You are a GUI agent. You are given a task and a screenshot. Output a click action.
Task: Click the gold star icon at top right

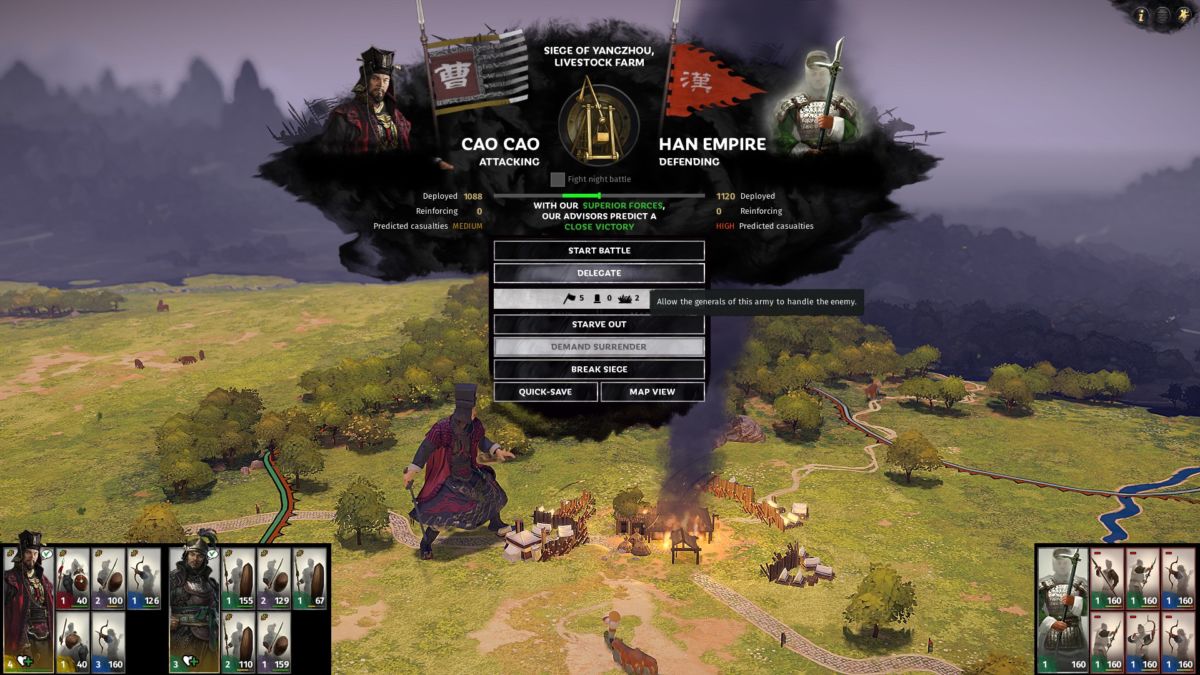click(1183, 15)
